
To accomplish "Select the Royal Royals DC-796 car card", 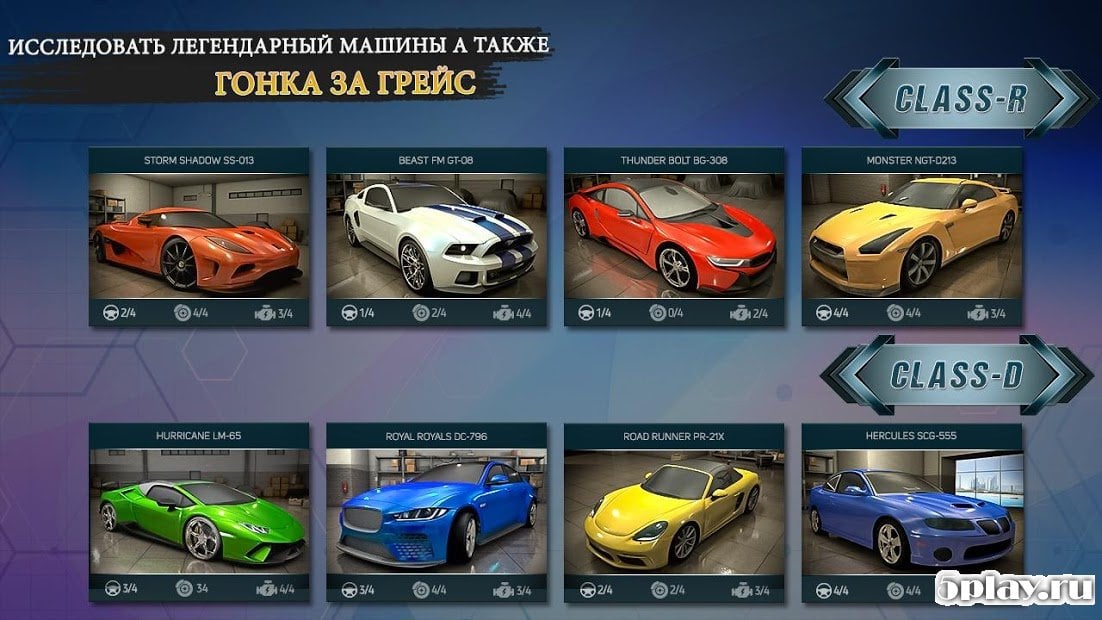I will point(436,512).
